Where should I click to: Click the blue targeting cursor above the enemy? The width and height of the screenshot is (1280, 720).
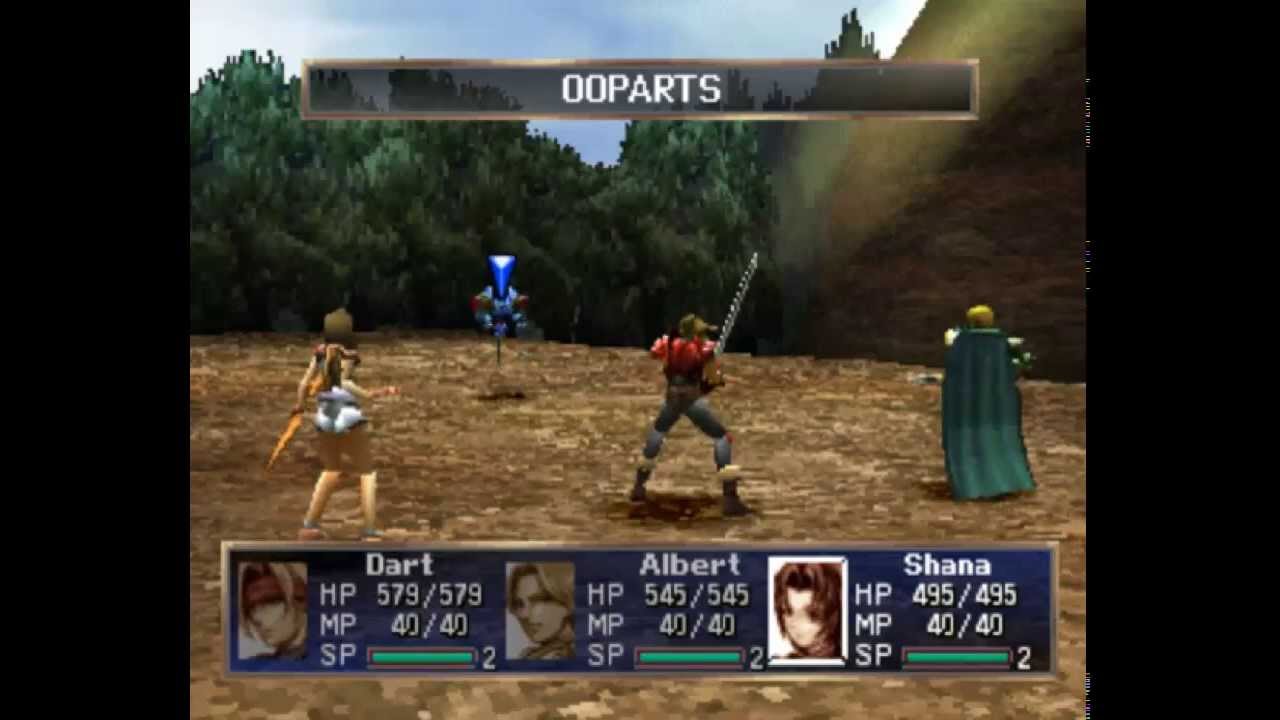[500, 268]
